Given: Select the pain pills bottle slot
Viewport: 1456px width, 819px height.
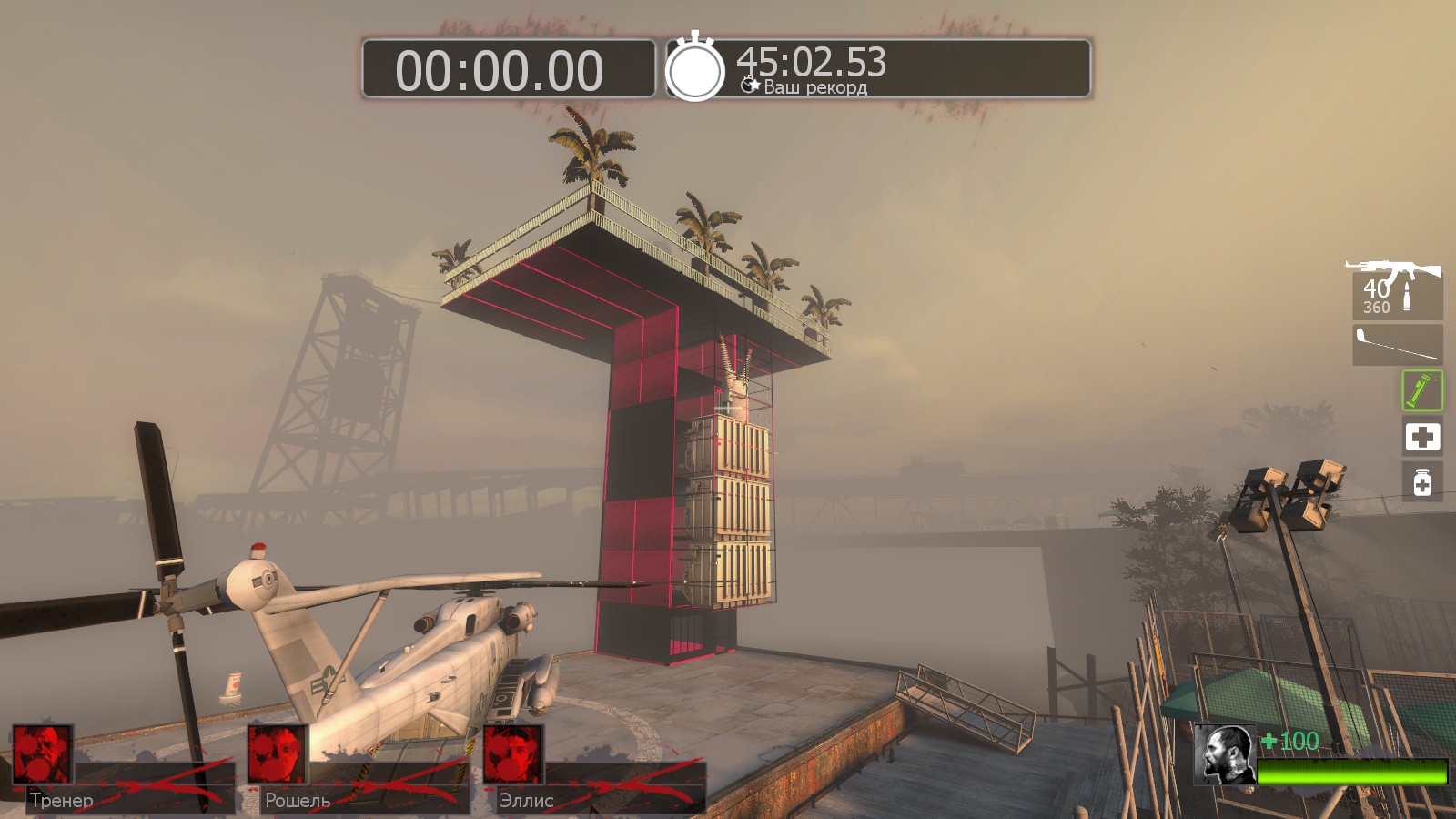Looking at the screenshot, I should (1421, 481).
